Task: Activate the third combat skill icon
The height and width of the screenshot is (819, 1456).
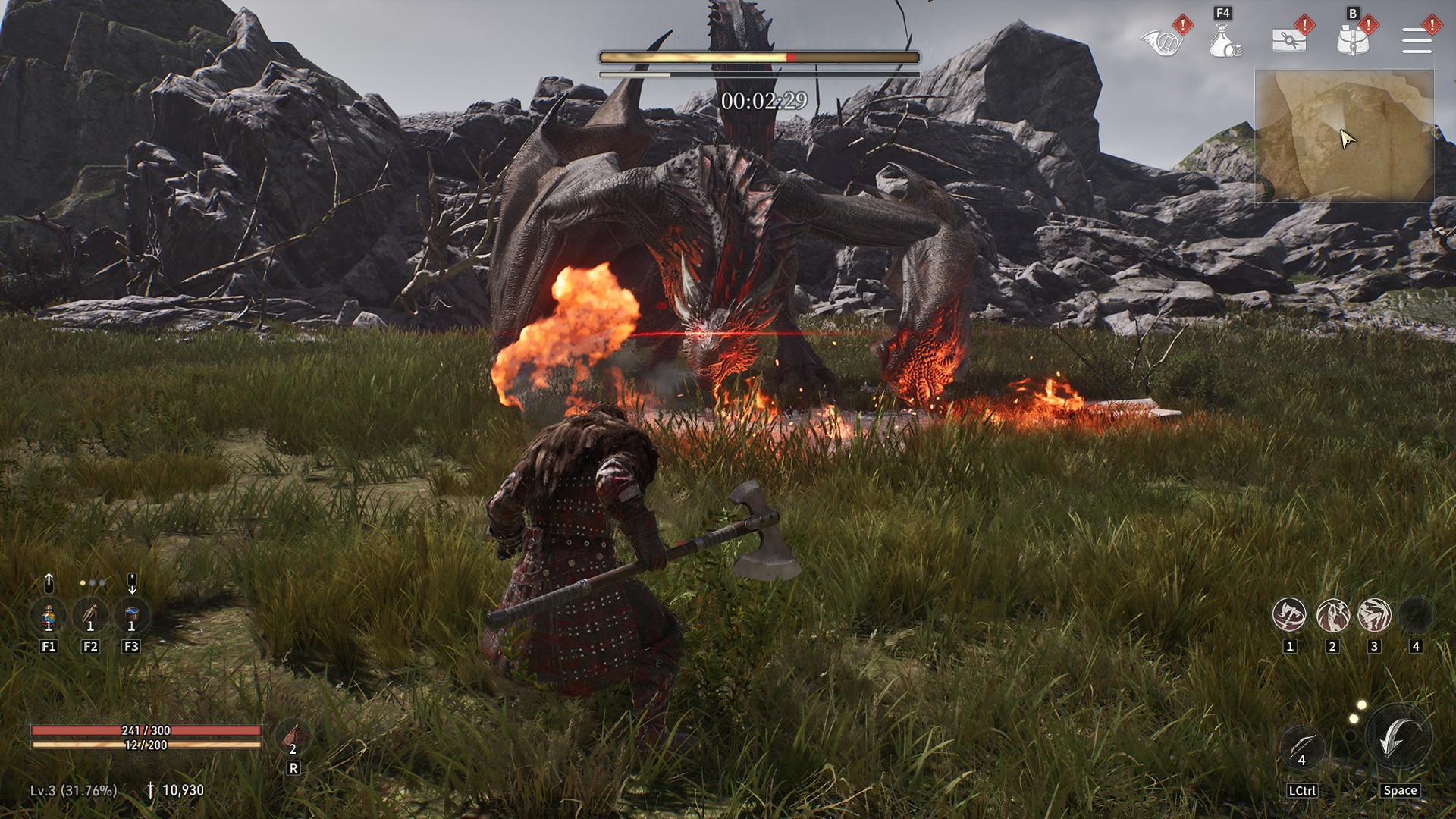Action: pos(1373,615)
